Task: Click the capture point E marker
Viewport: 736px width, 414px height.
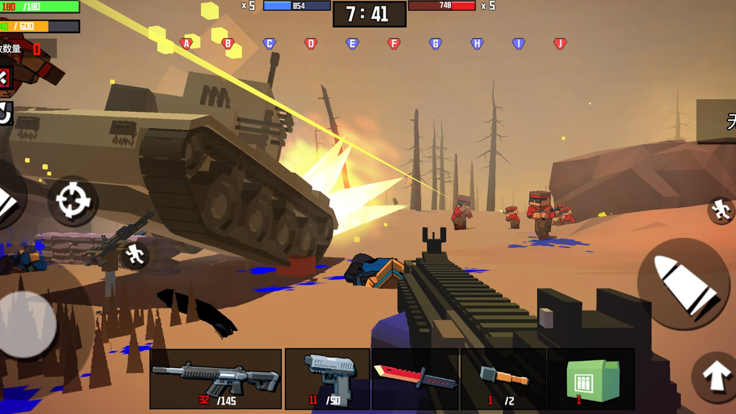Action: (x=352, y=44)
